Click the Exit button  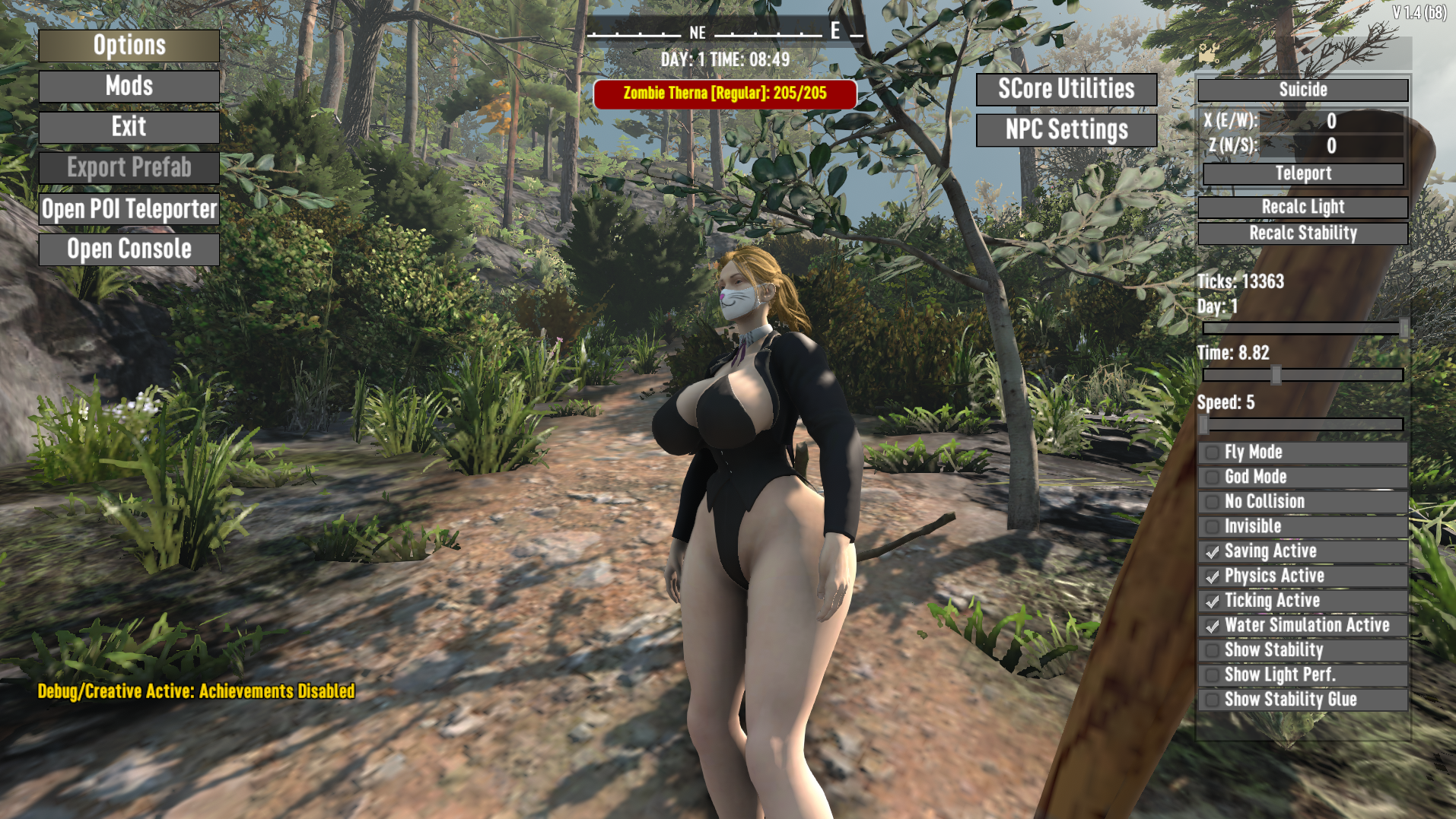click(x=129, y=127)
